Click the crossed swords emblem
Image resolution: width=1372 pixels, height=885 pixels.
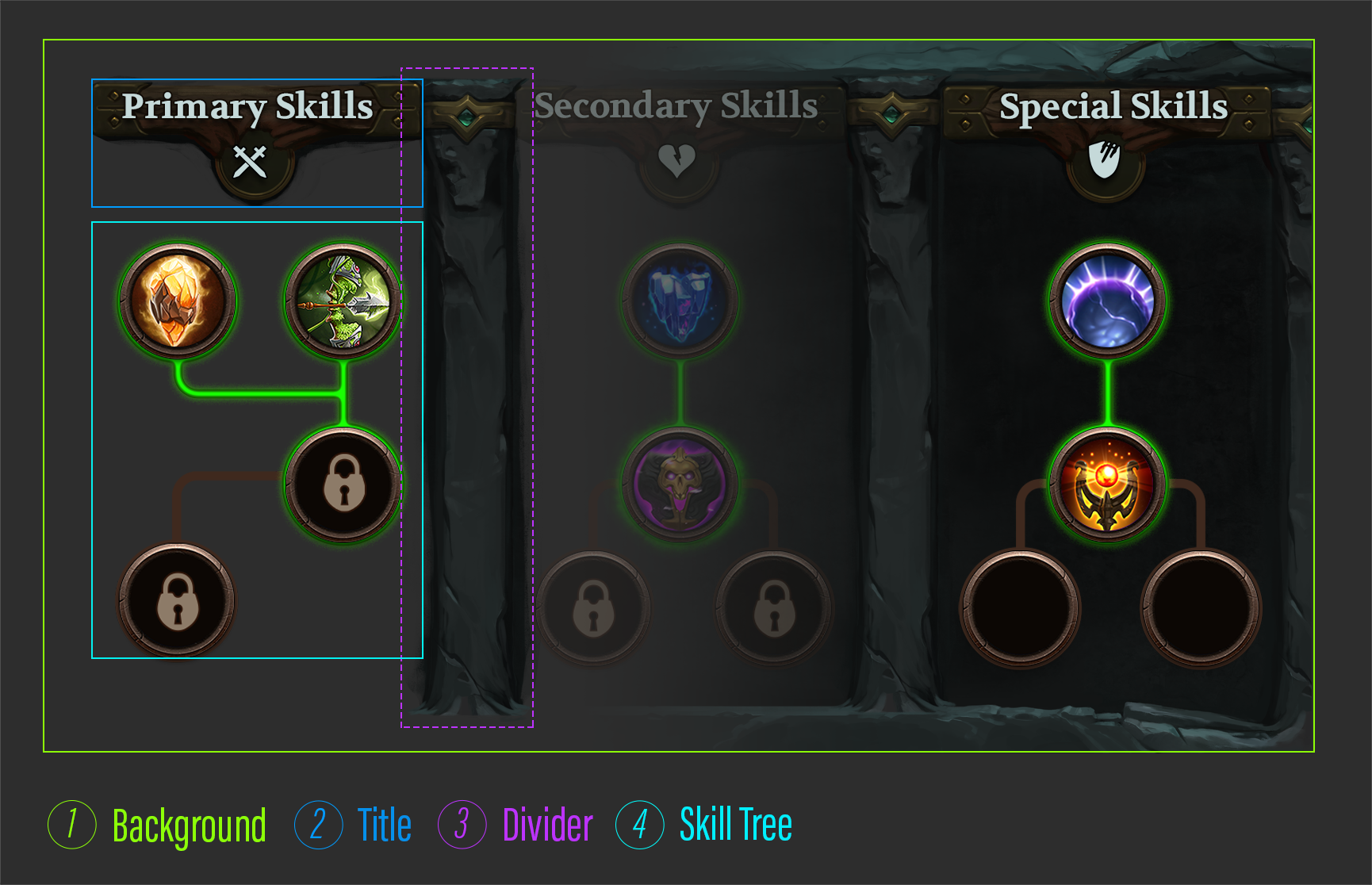tap(251, 163)
